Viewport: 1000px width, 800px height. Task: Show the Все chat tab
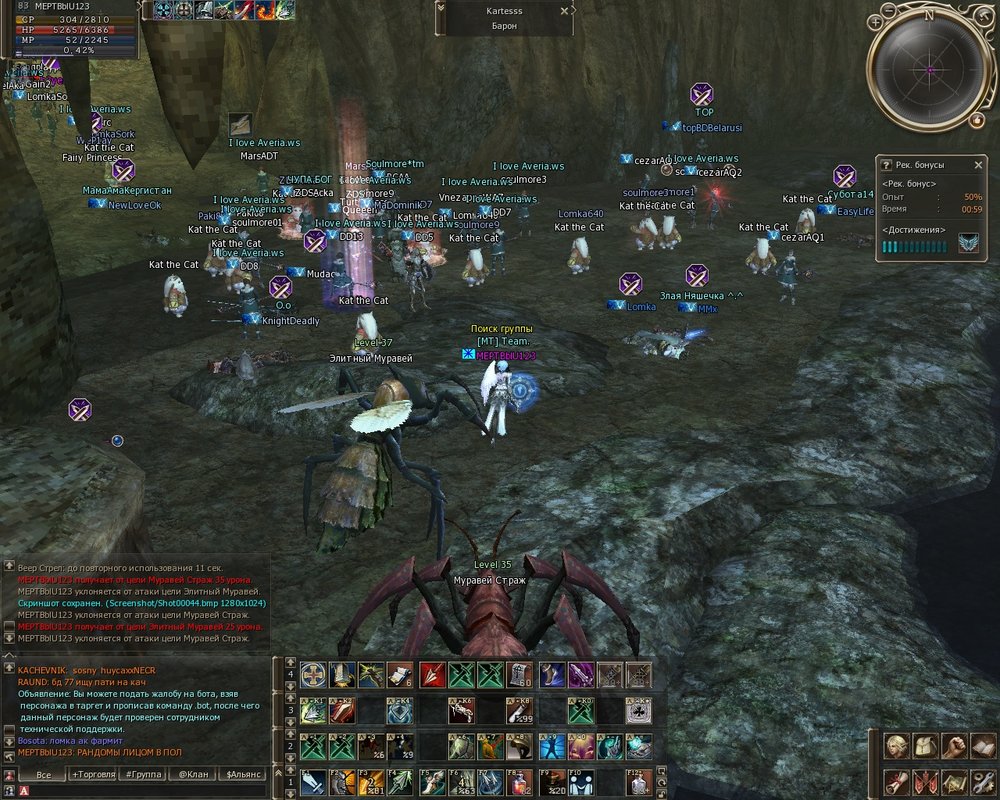[43, 775]
